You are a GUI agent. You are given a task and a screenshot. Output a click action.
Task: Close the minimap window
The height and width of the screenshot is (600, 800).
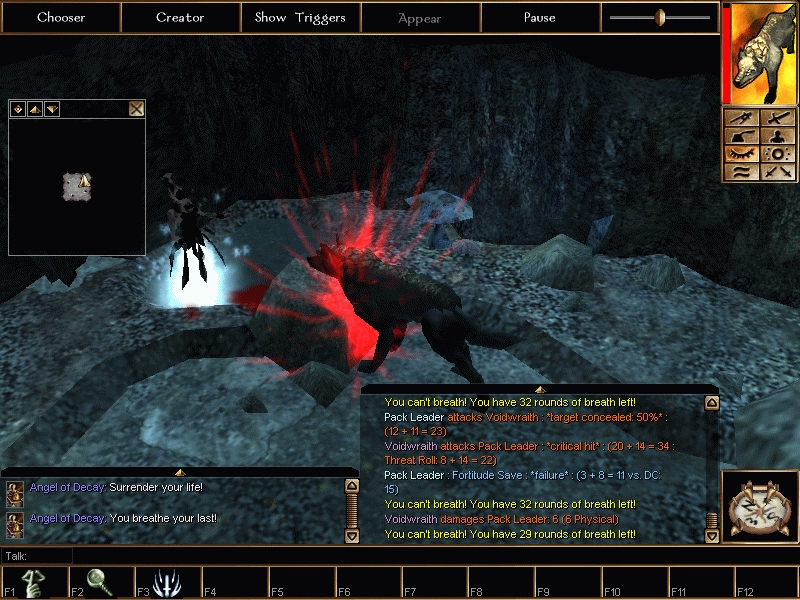tap(137, 108)
